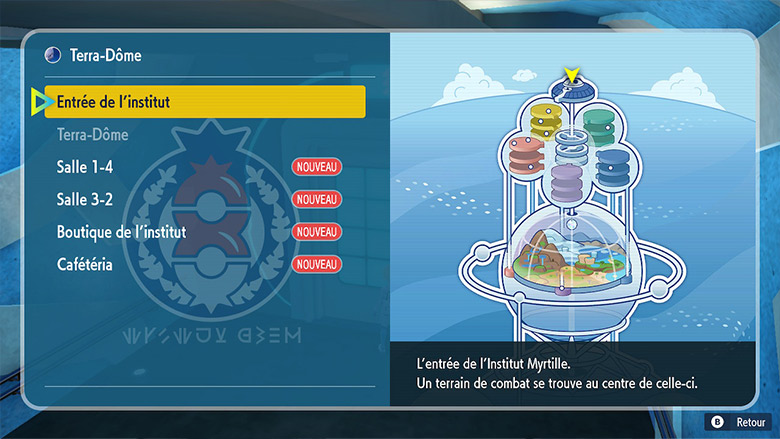Open Boutique de l'institut location
The image size is (780, 439).
[121, 232]
